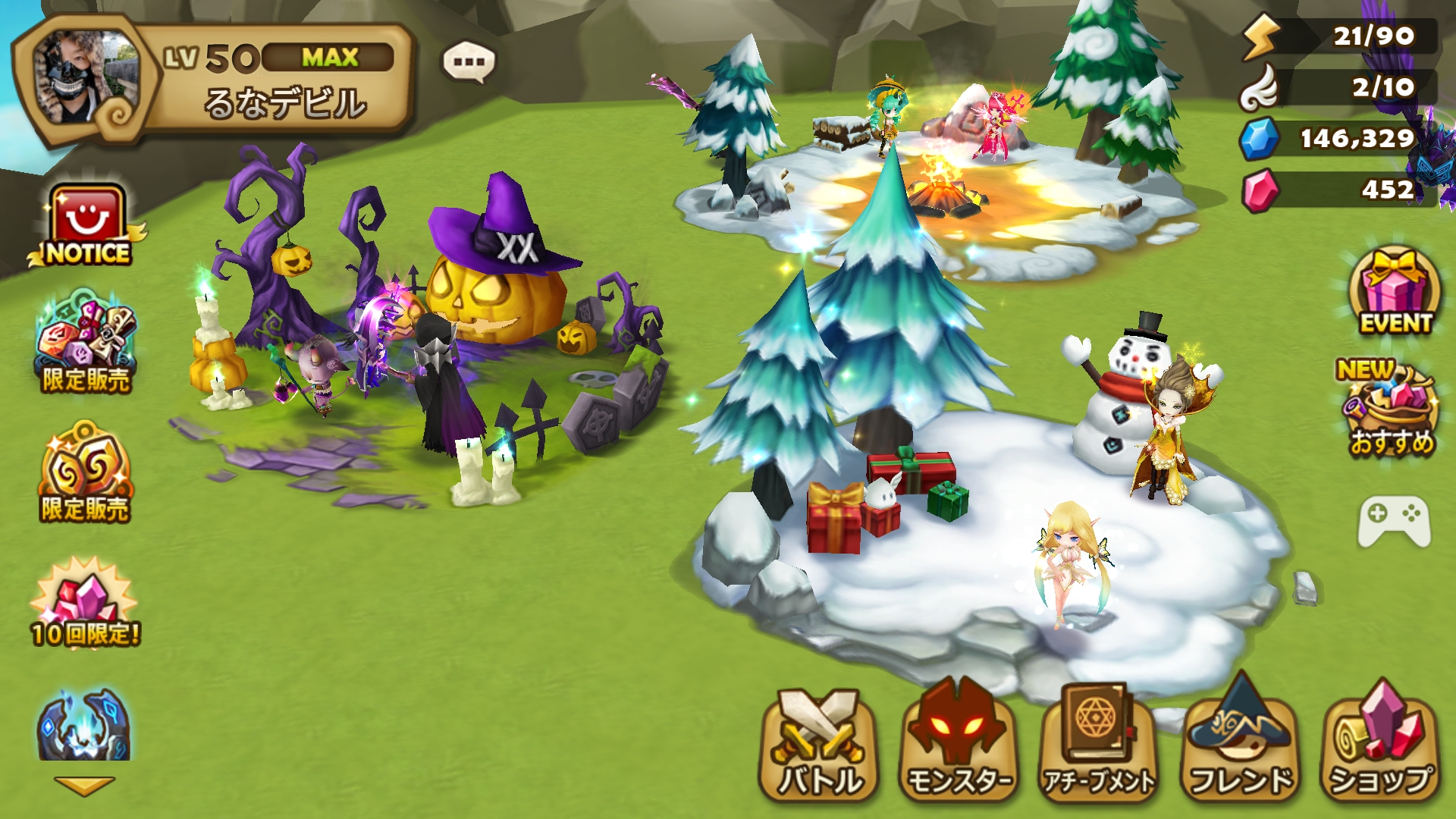Open the rune pack 限定販売 offer
The width and height of the screenshot is (1456, 819).
pyautogui.click(x=86, y=343)
